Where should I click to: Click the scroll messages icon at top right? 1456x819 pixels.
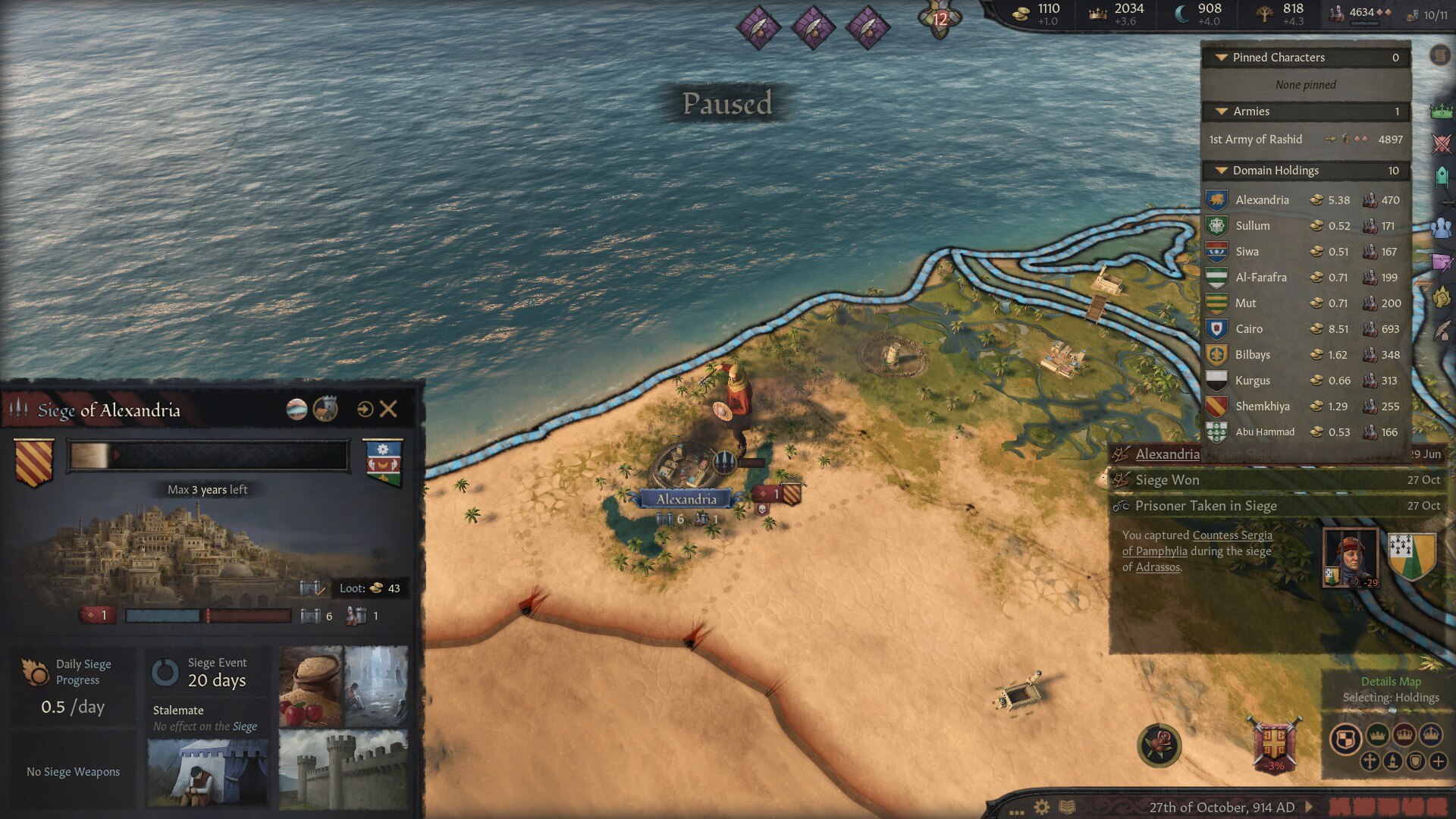(1439, 55)
